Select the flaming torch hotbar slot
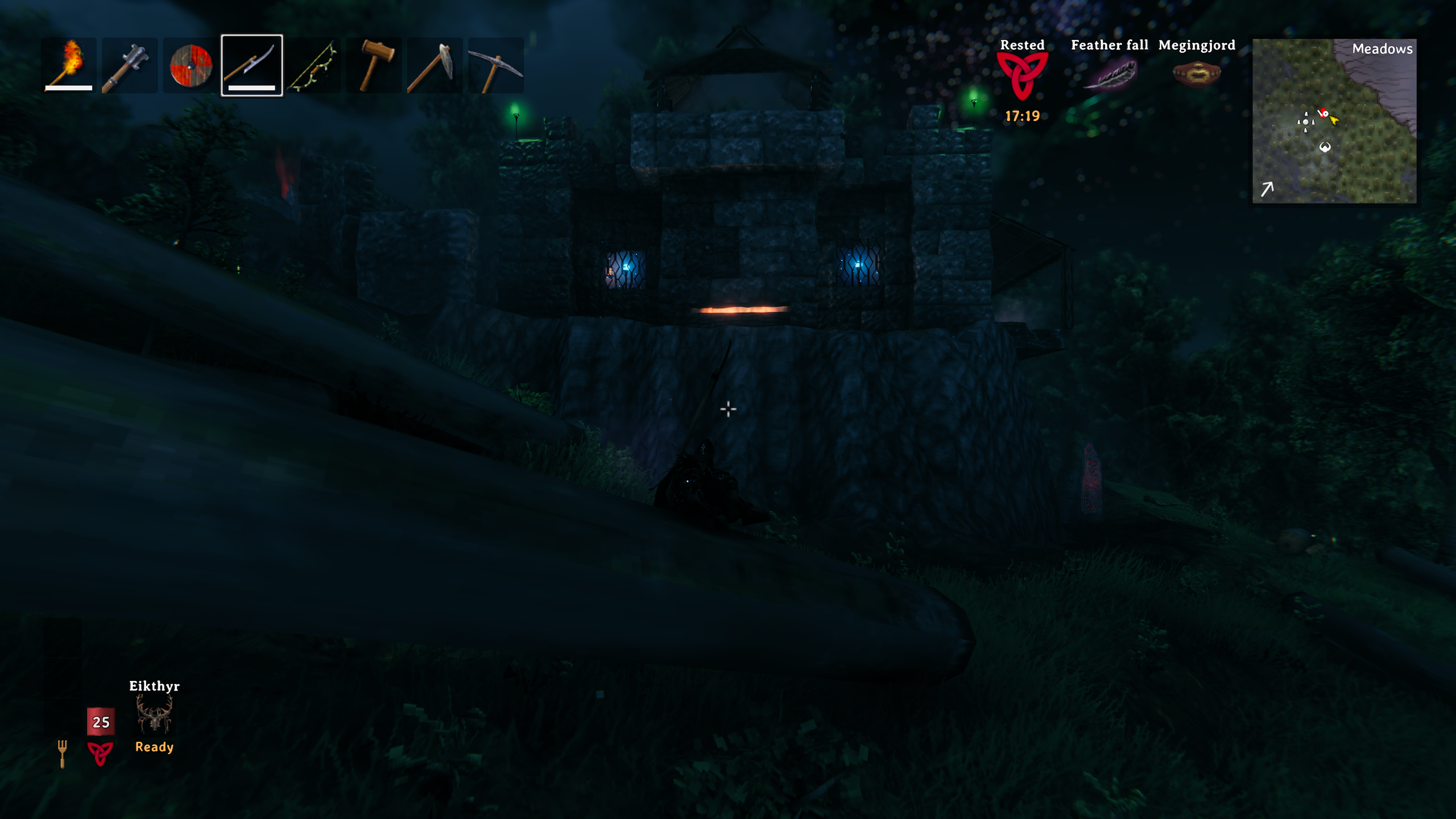This screenshot has height=819, width=1456. click(x=69, y=65)
